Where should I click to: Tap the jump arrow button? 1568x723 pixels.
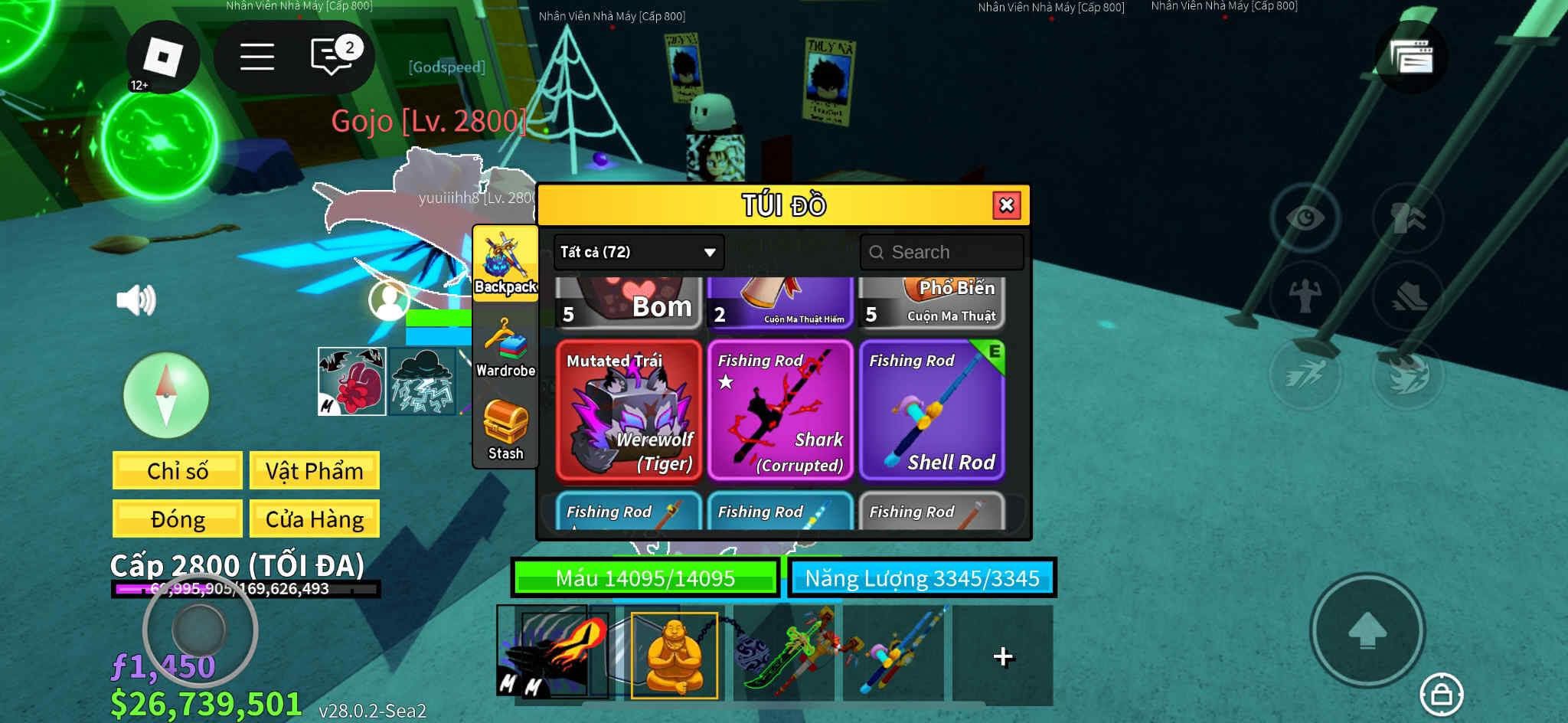point(1367,630)
